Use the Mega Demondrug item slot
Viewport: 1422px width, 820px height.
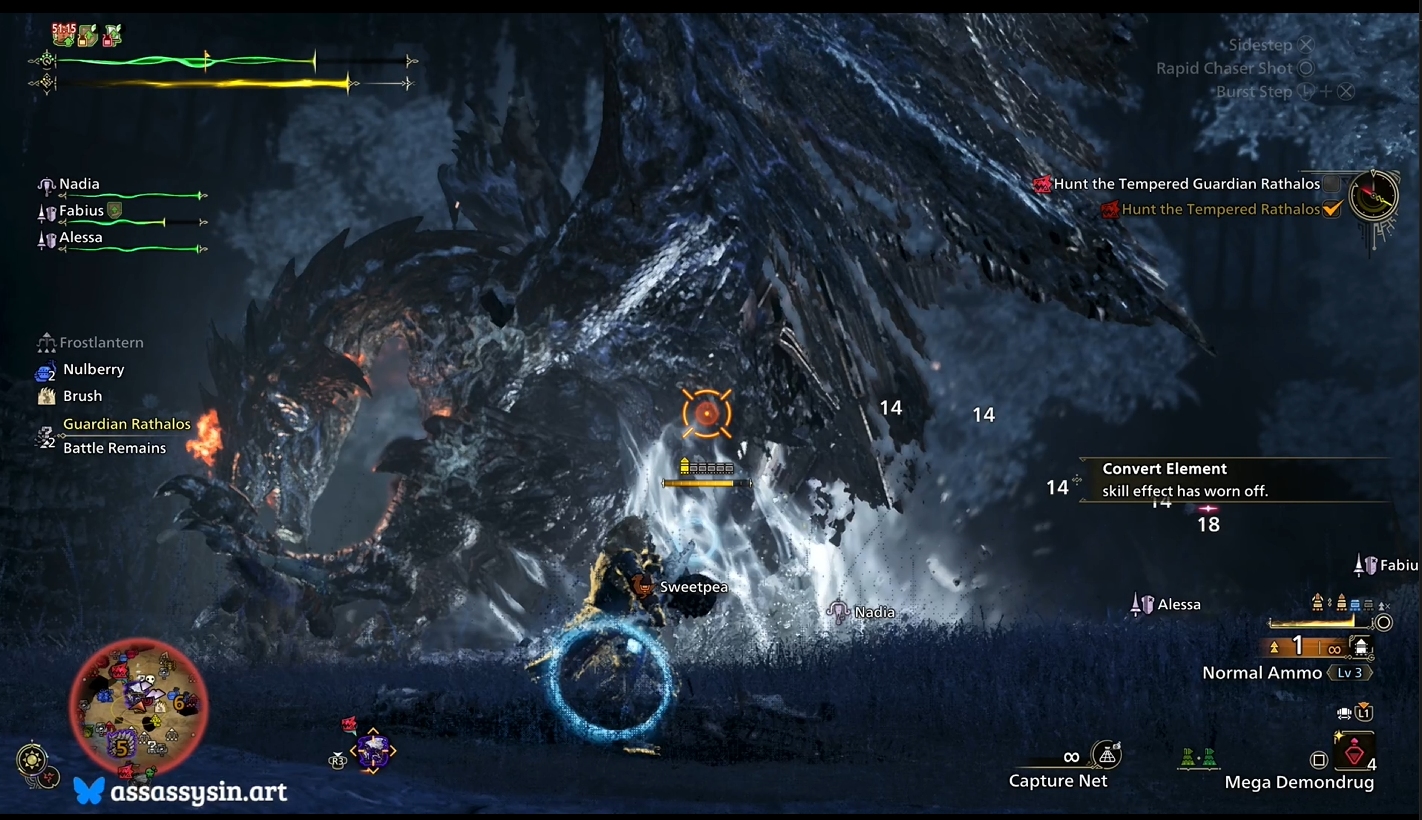1354,753
